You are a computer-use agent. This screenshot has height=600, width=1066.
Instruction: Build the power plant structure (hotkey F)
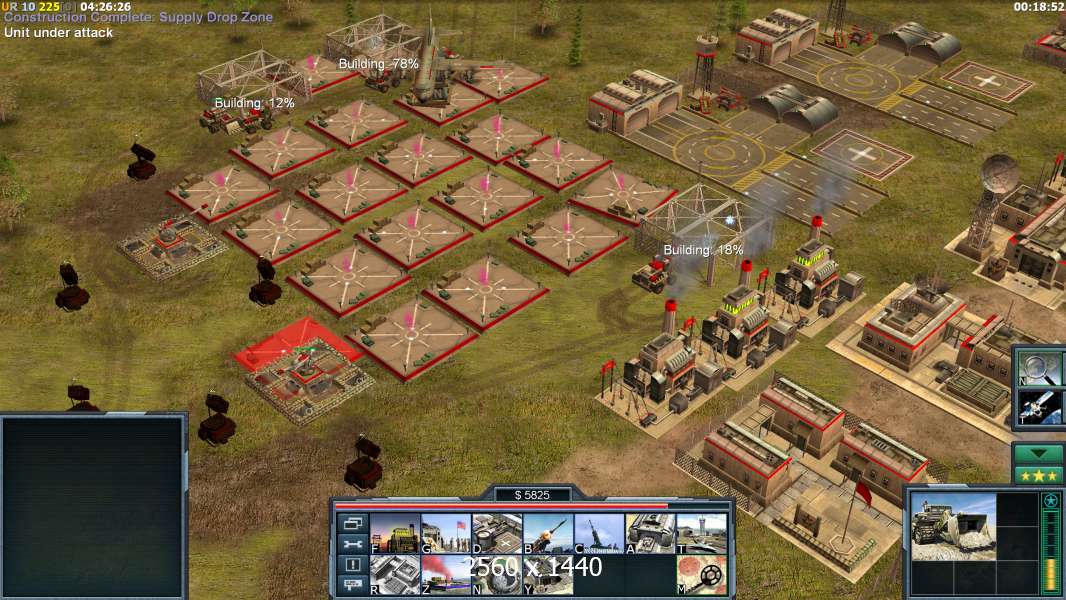point(395,534)
